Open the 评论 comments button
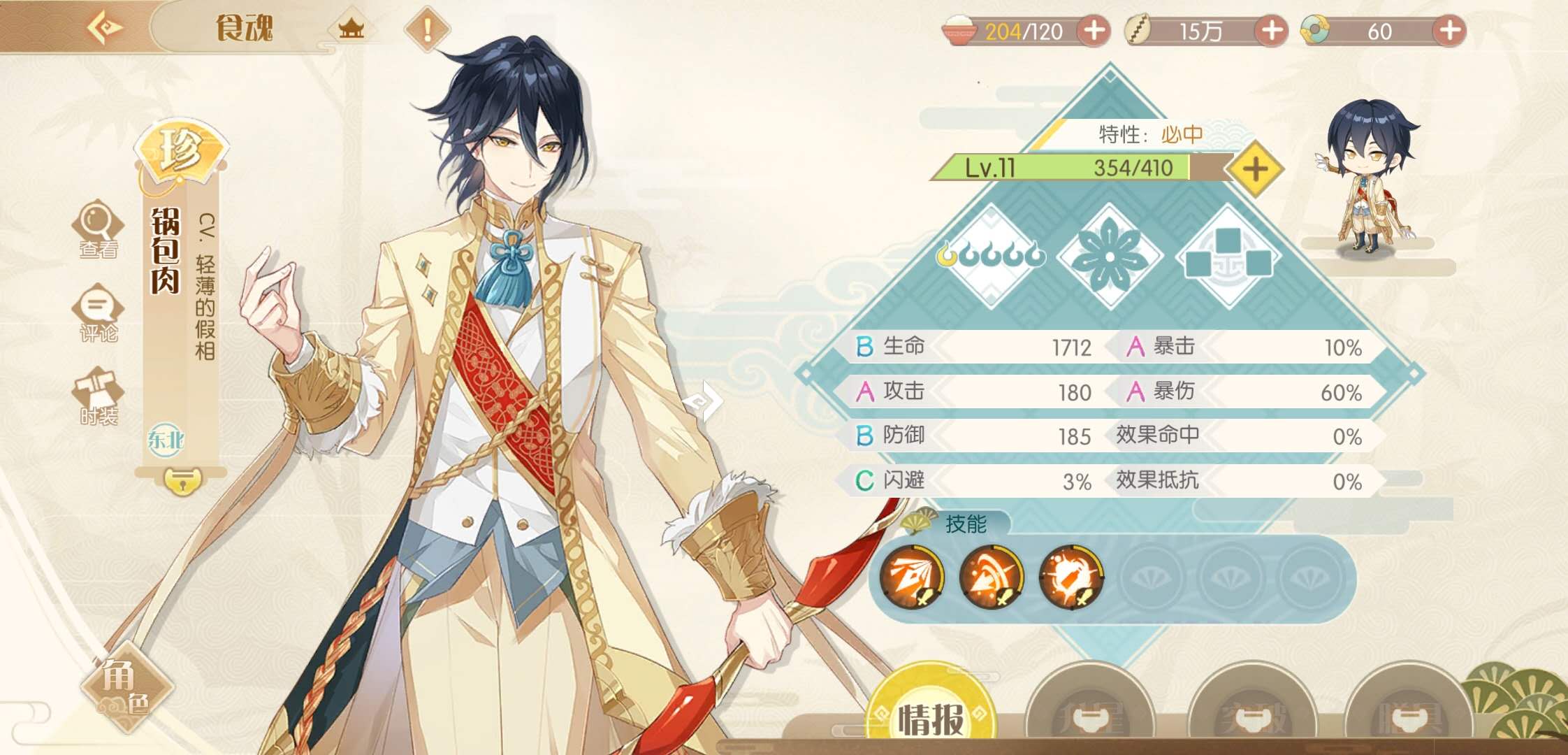The image size is (1568, 755). [98, 312]
